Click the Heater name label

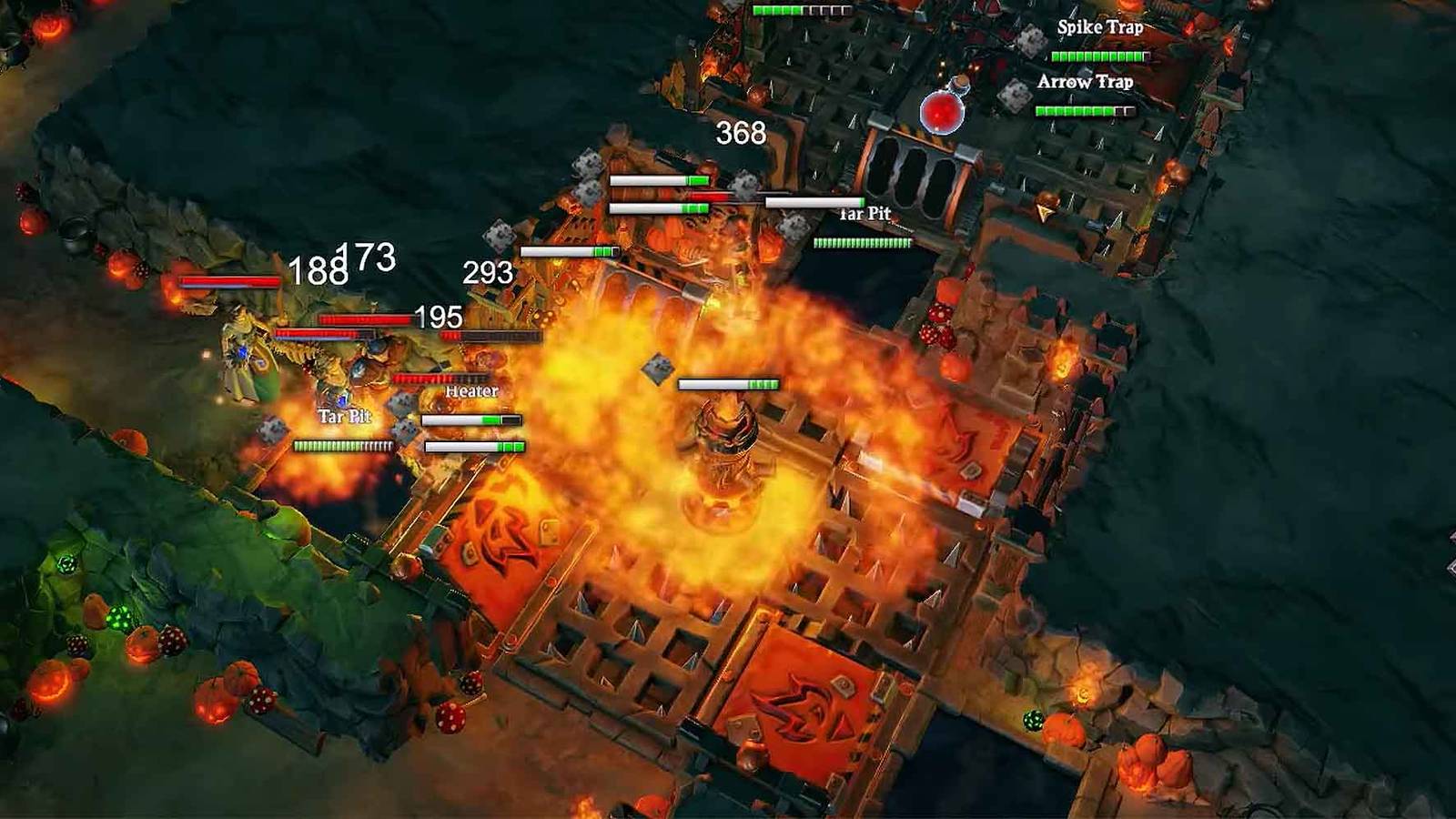point(470,391)
